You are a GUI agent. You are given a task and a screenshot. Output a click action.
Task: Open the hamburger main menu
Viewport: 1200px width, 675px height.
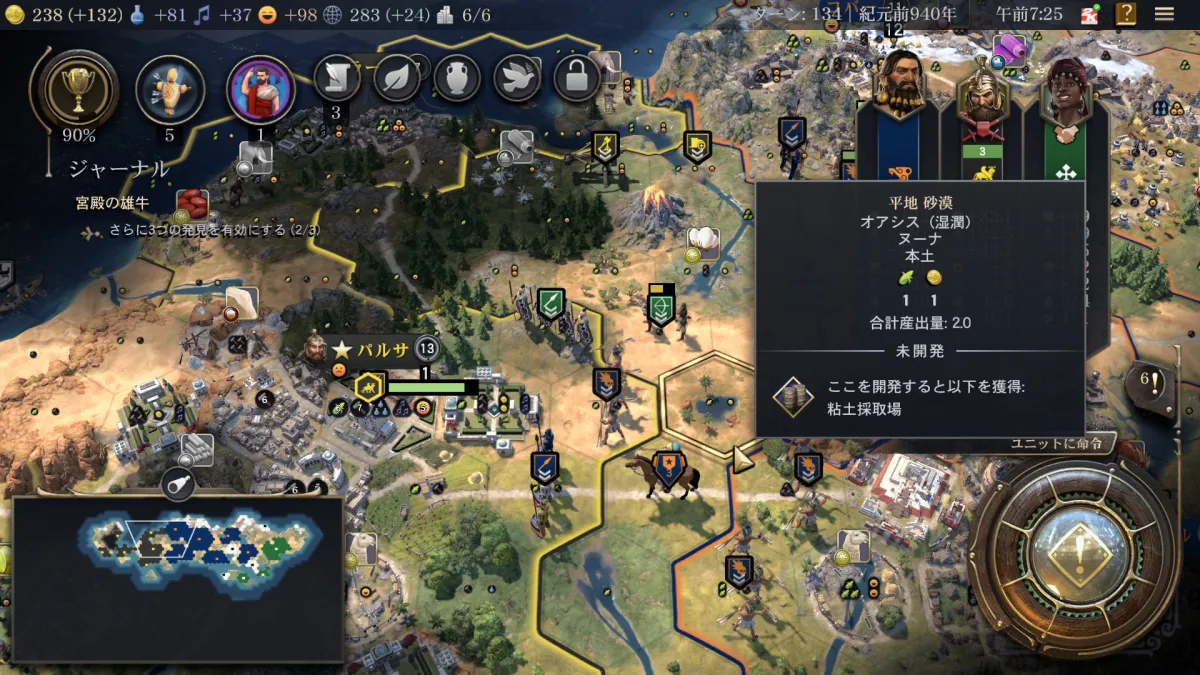[1164, 14]
